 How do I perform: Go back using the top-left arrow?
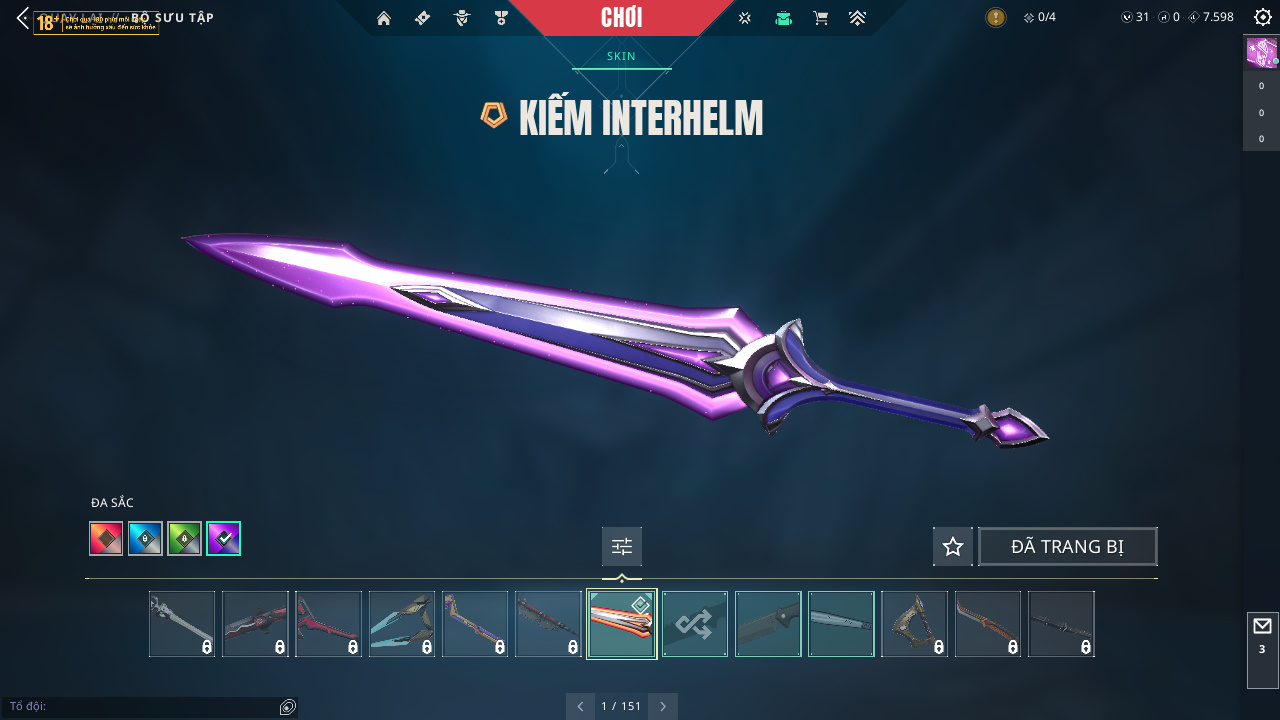[22, 18]
